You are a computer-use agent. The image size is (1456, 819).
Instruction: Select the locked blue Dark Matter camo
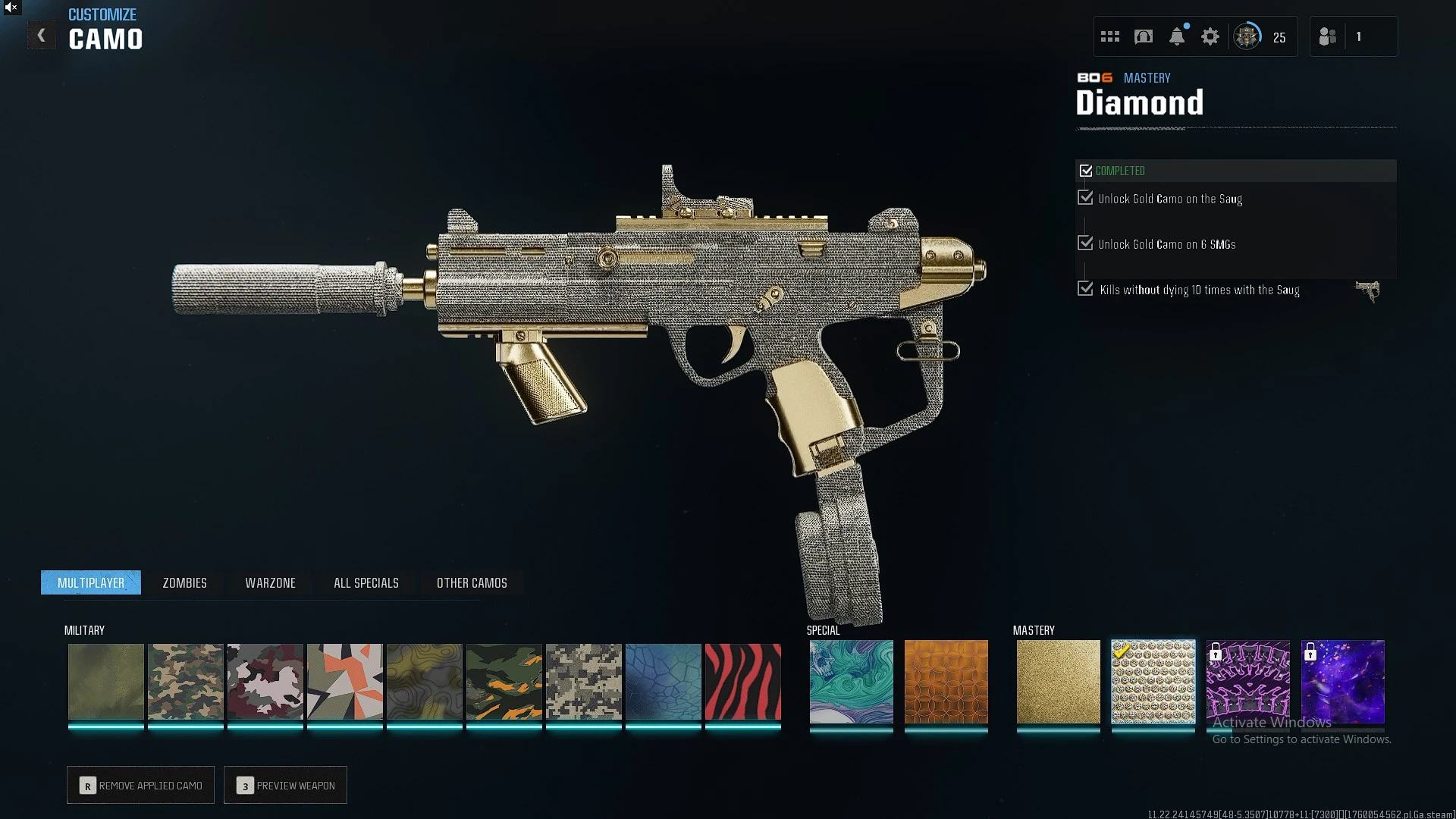[x=1342, y=682]
